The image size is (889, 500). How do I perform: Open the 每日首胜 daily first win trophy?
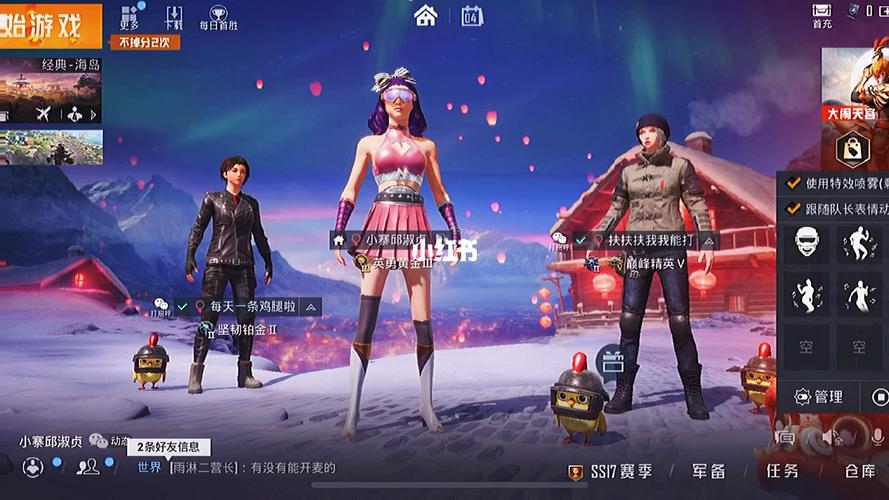[x=218, y=16]
